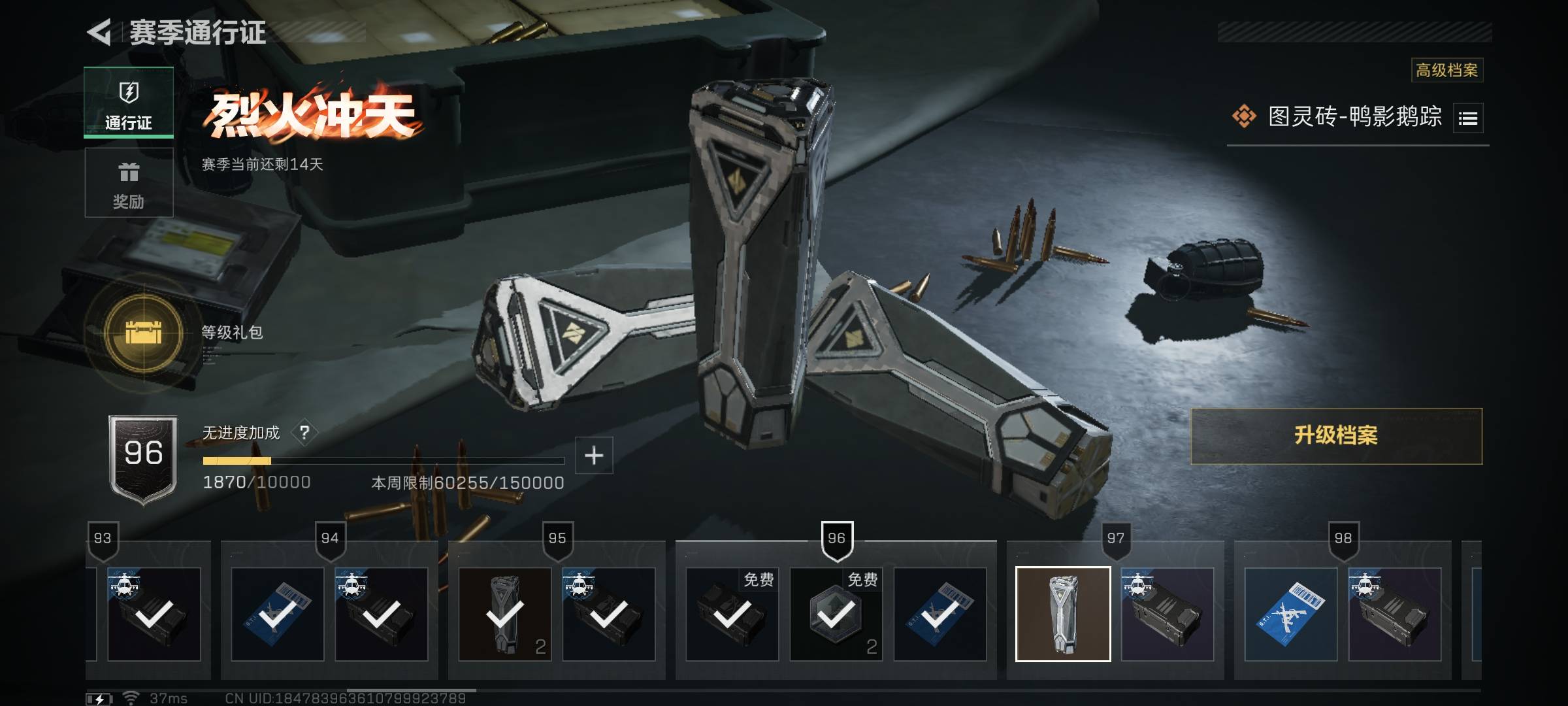Select the level 98 blue weapon blueprint reward
Image resolution: width=1568 pixels, height=706 pixels.
coord(1290,614)
